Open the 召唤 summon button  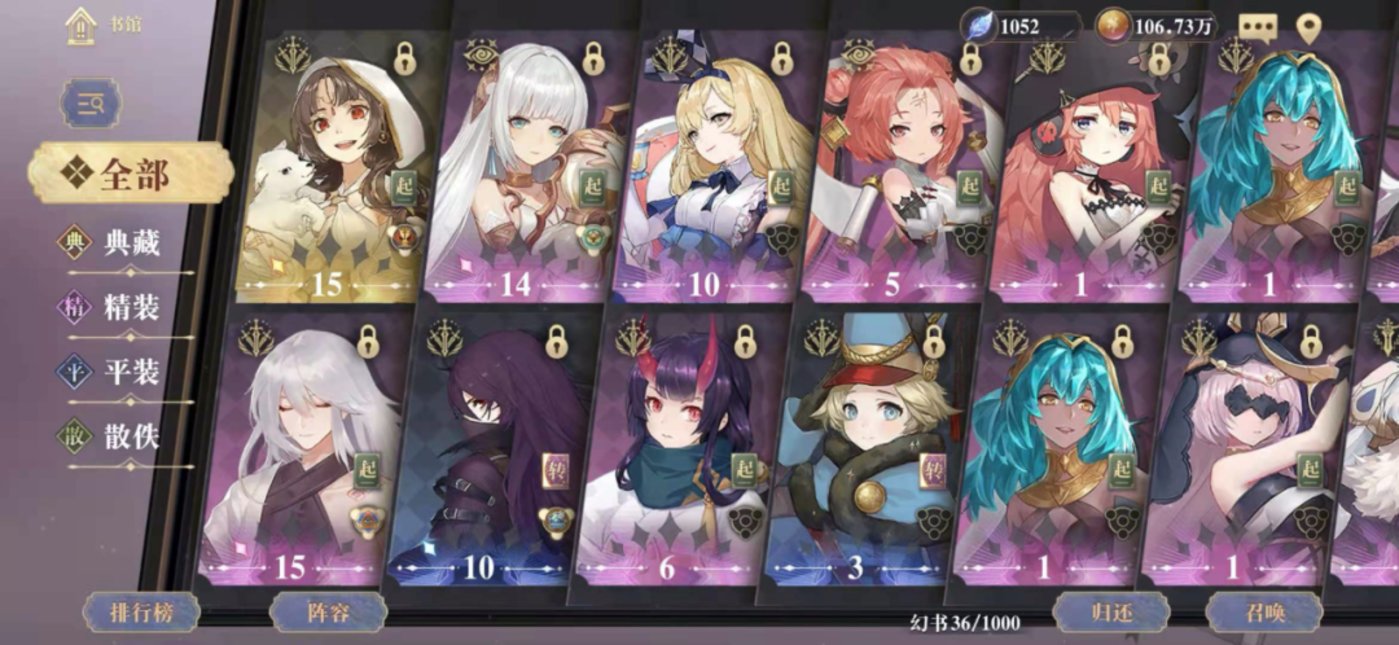click(1264, 612)
